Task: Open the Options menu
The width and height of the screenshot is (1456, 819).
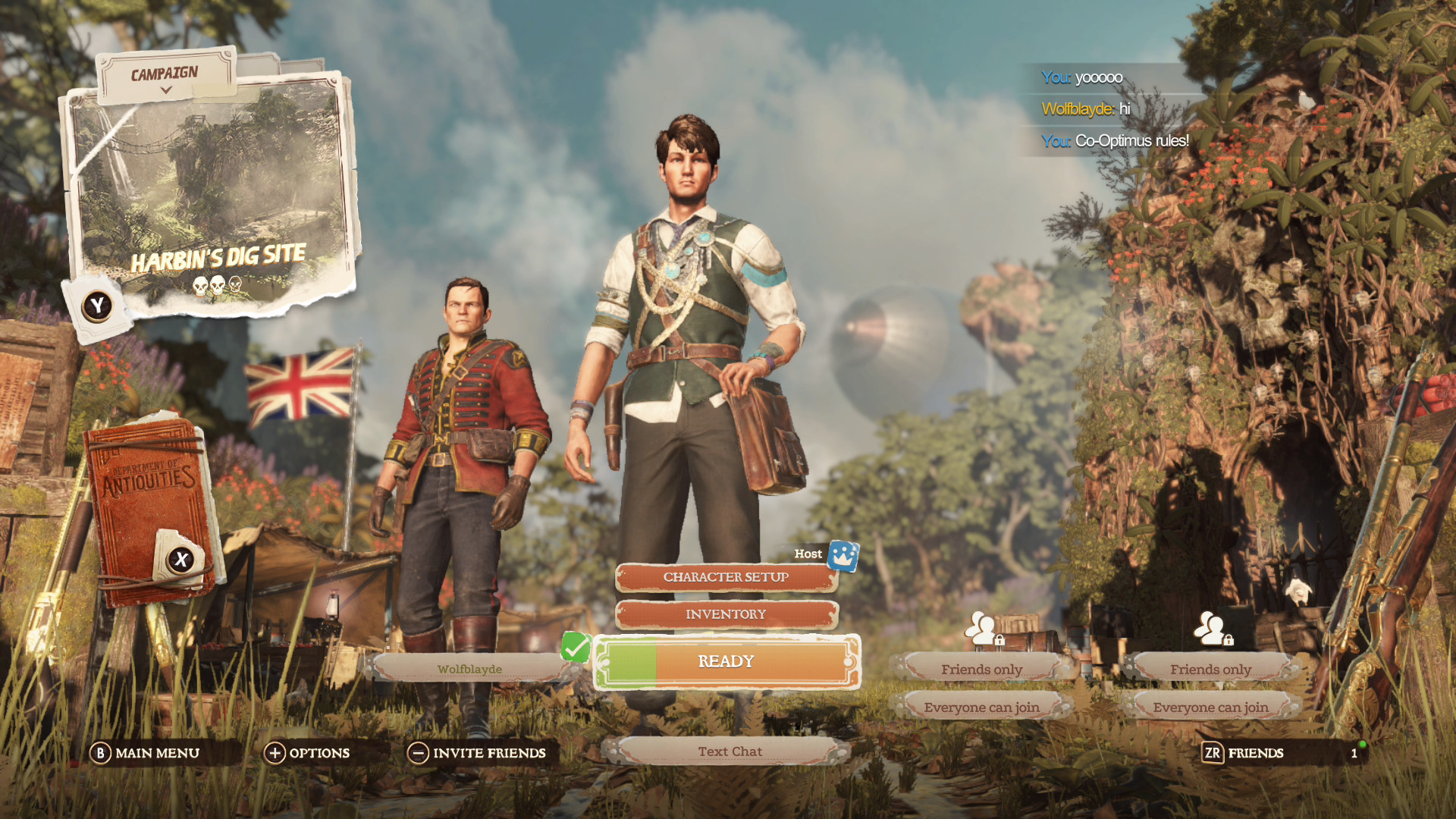Action: pos(307,753)
